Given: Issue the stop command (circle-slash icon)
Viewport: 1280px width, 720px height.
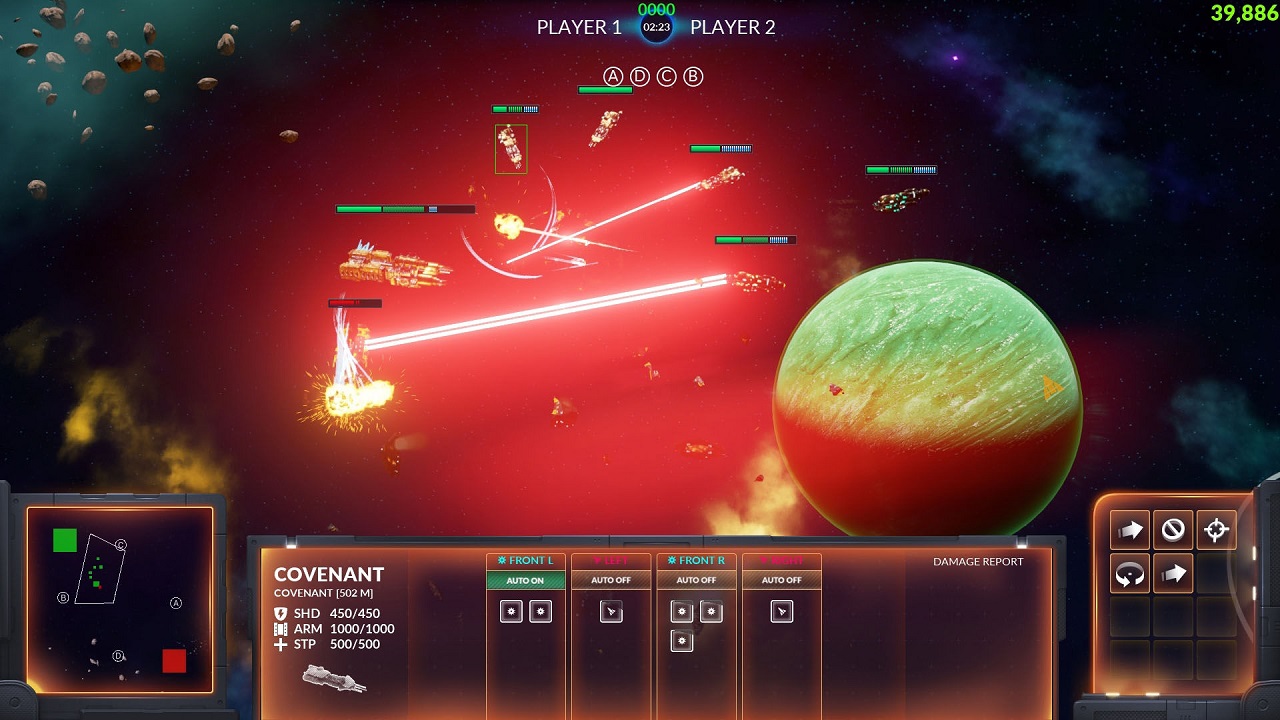Looking at the screenshot, I should (x=1173, y=530).
